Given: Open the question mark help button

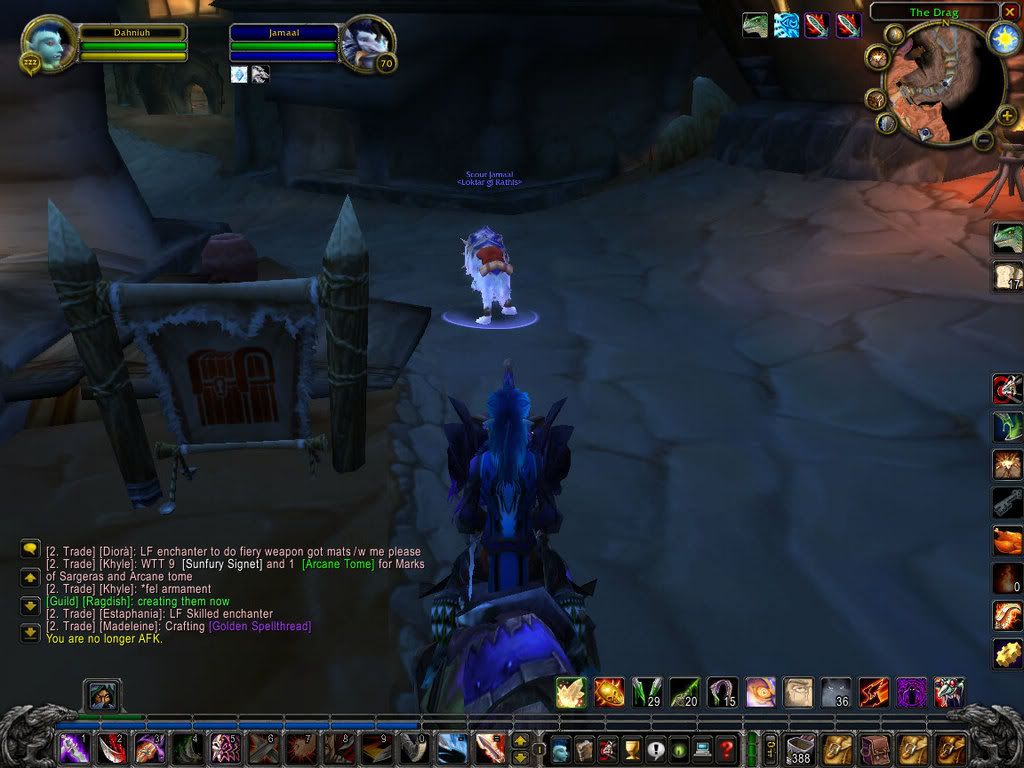Looking at the screenshot, I should point(727,747).
